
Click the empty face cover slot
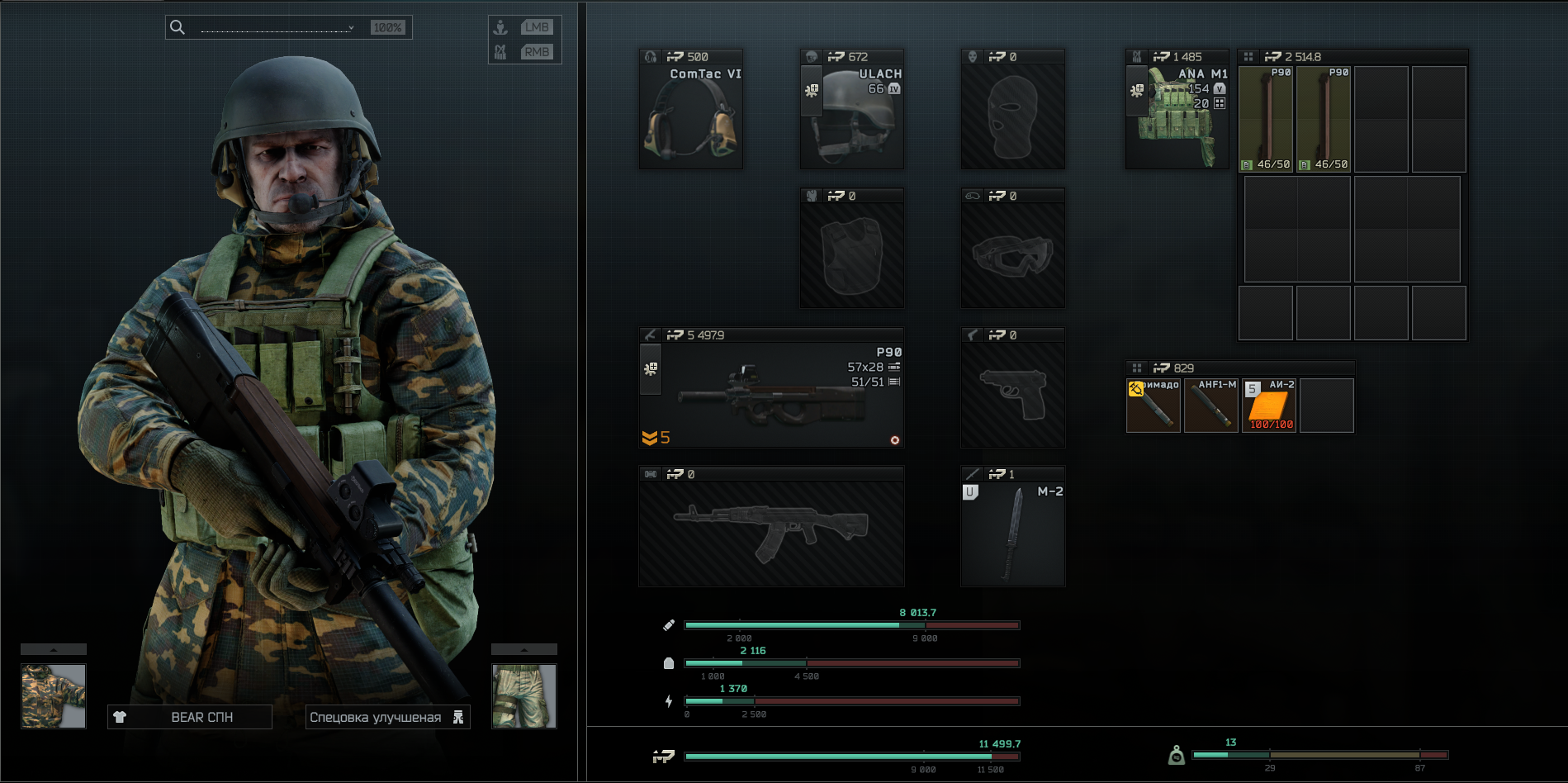pyautogui.click(x=1012, y=117)
